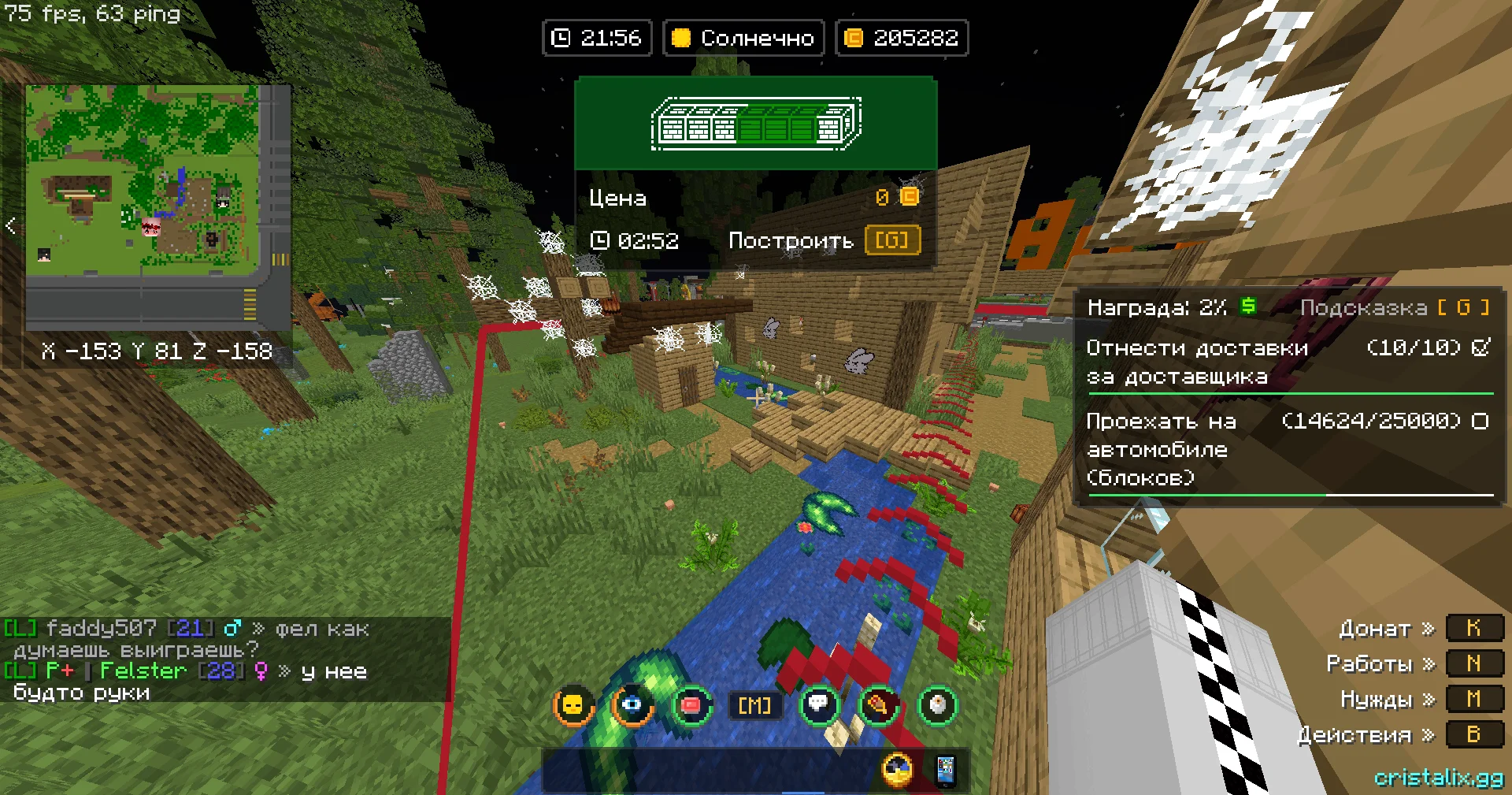Click Felster's name in chat
The width and height of the screenshot is (1512, 795).
[143, 671]
